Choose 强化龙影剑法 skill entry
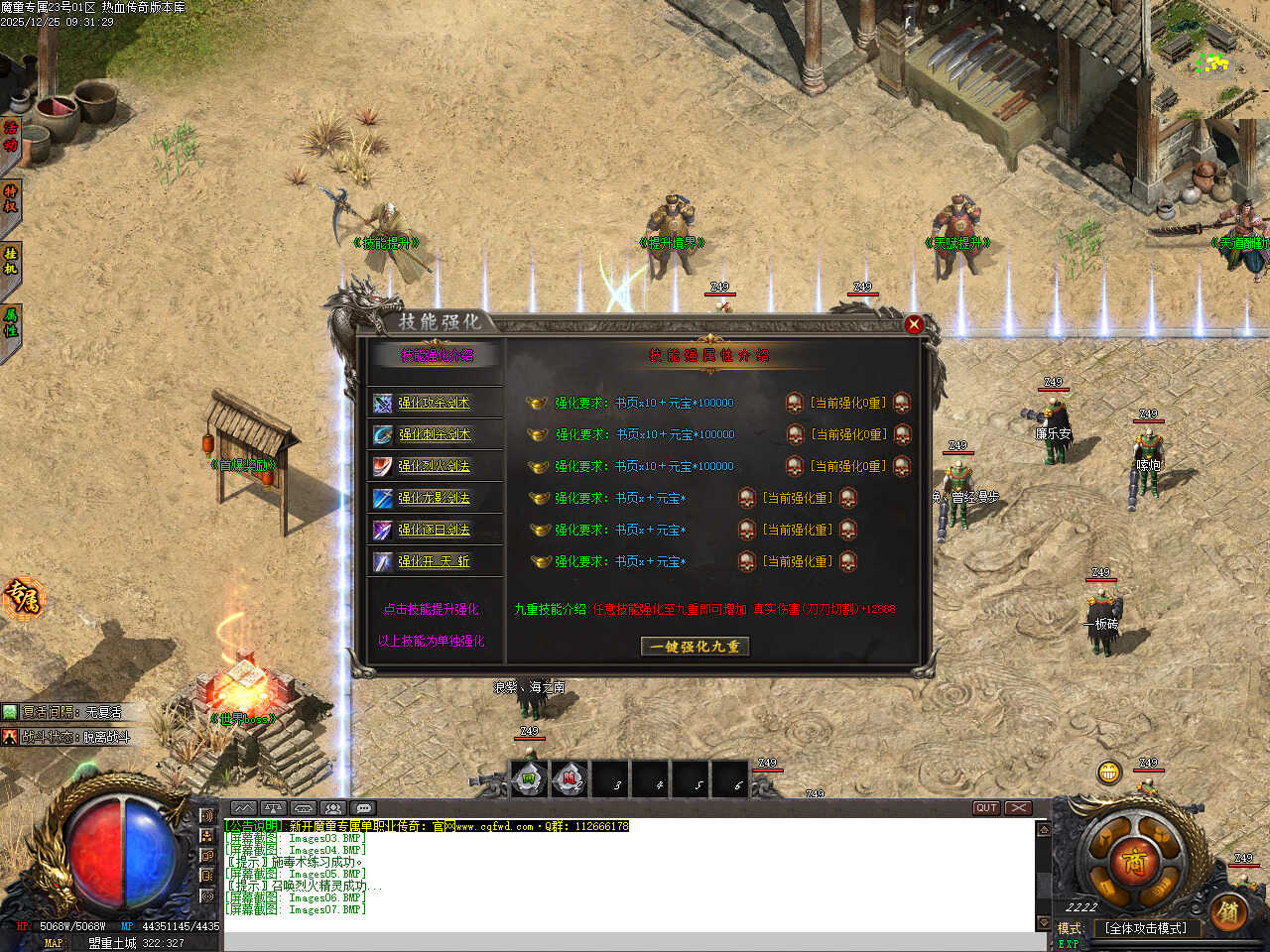The width and height of the screenshot is (1270, 952). (x=434, y=498)
